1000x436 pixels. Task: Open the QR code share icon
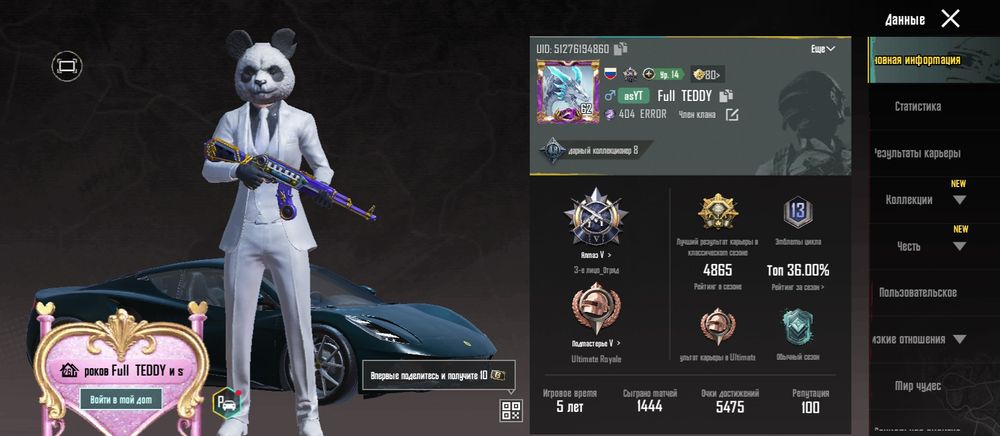(x=511, y=409)
